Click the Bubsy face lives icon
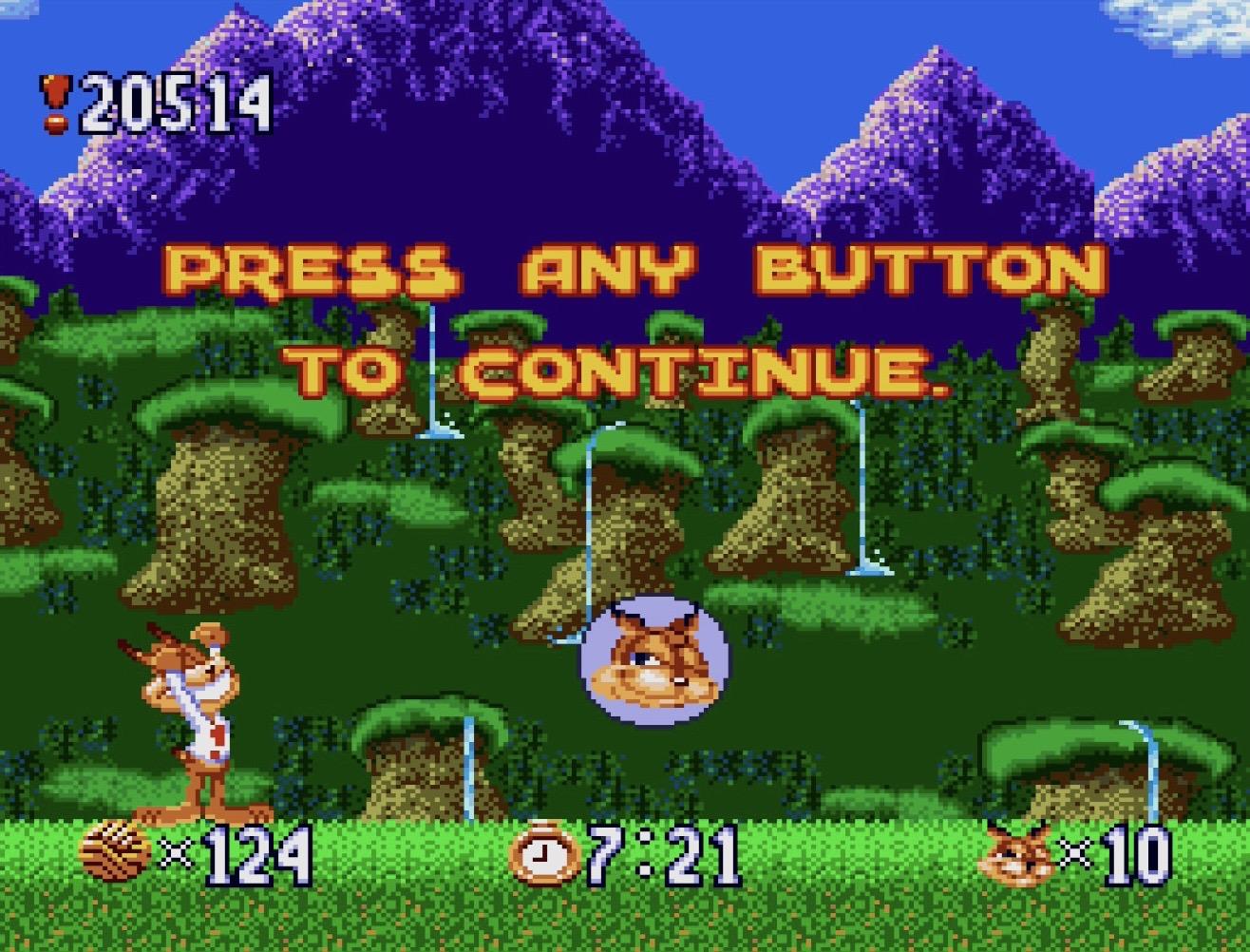Viewport: 1250px width, 952px height. [x=1017, y=854]
